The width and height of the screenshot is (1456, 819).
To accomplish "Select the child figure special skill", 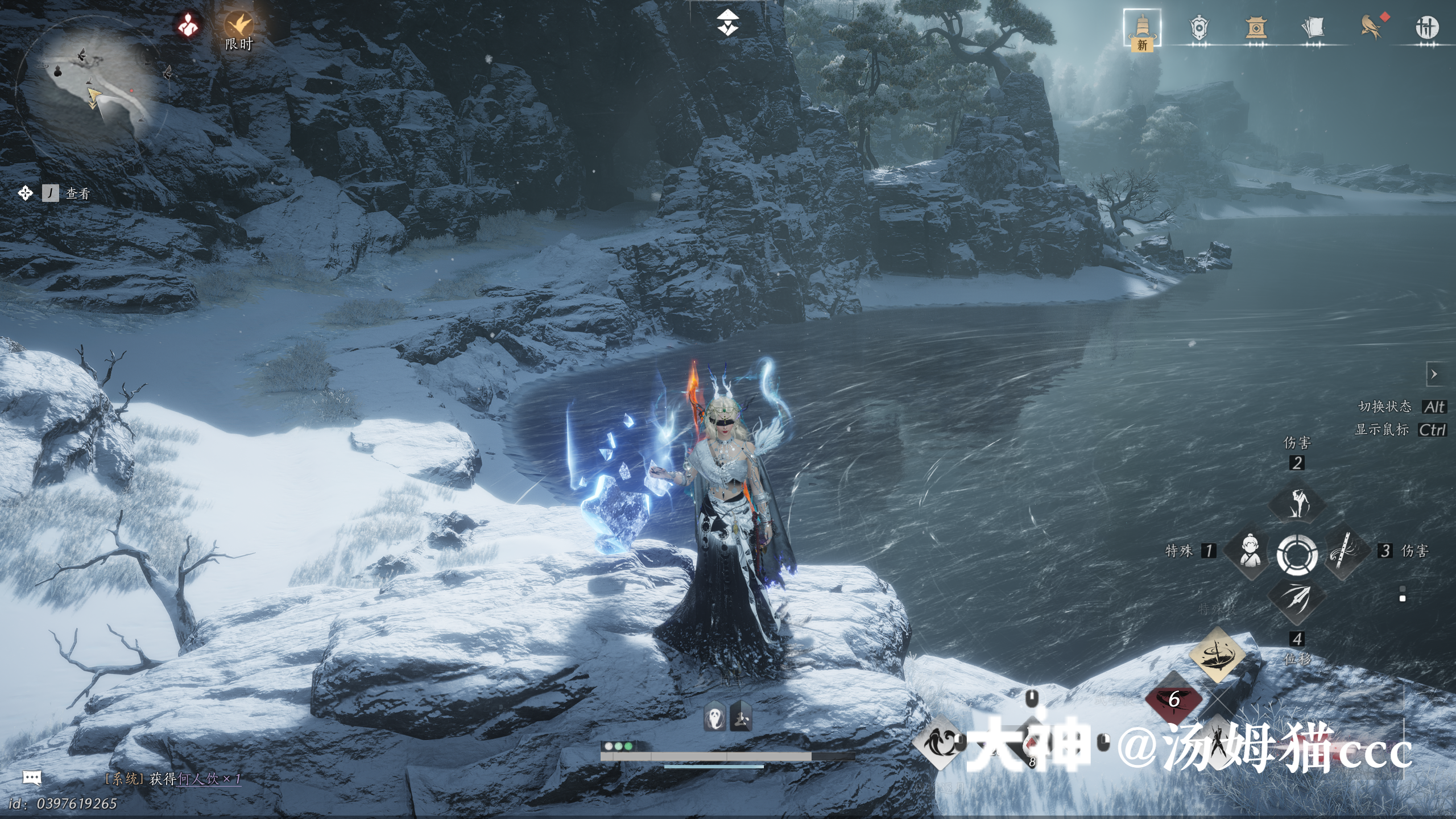I will pyautogui.click(x=1250, y=551).
